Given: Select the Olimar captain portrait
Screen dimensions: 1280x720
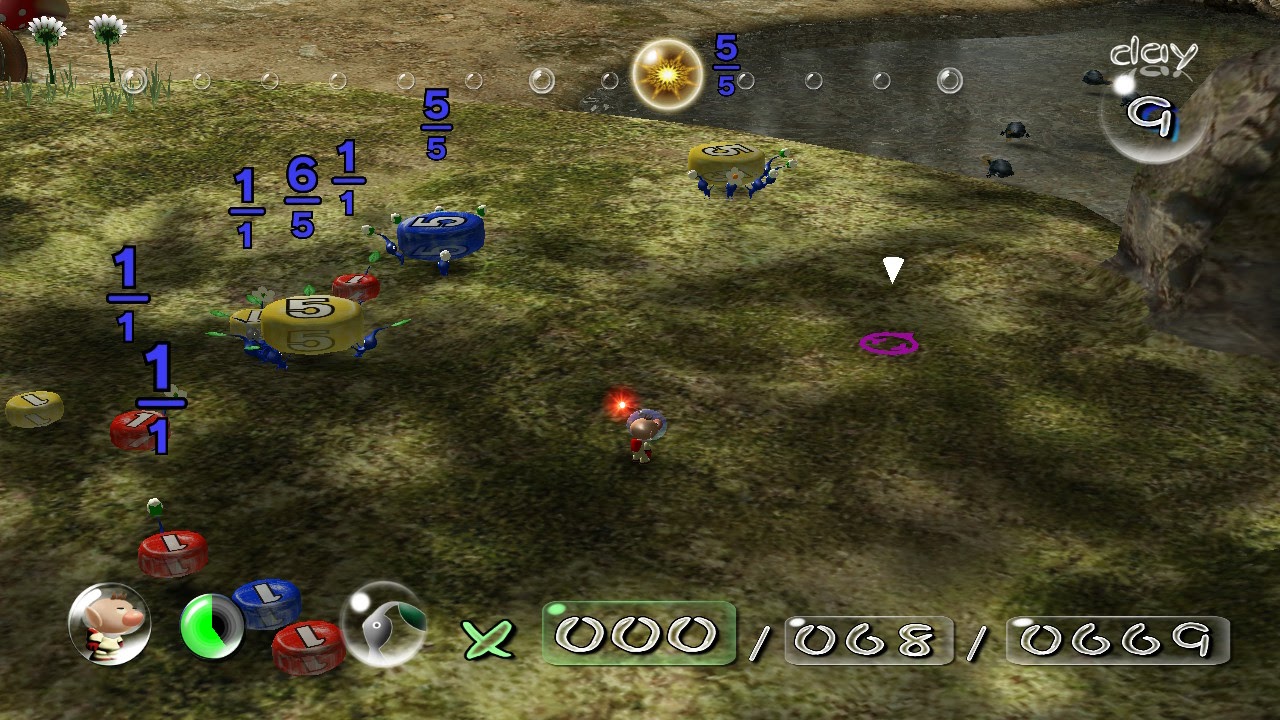Looking at the screenshot, I should (109, 624).
